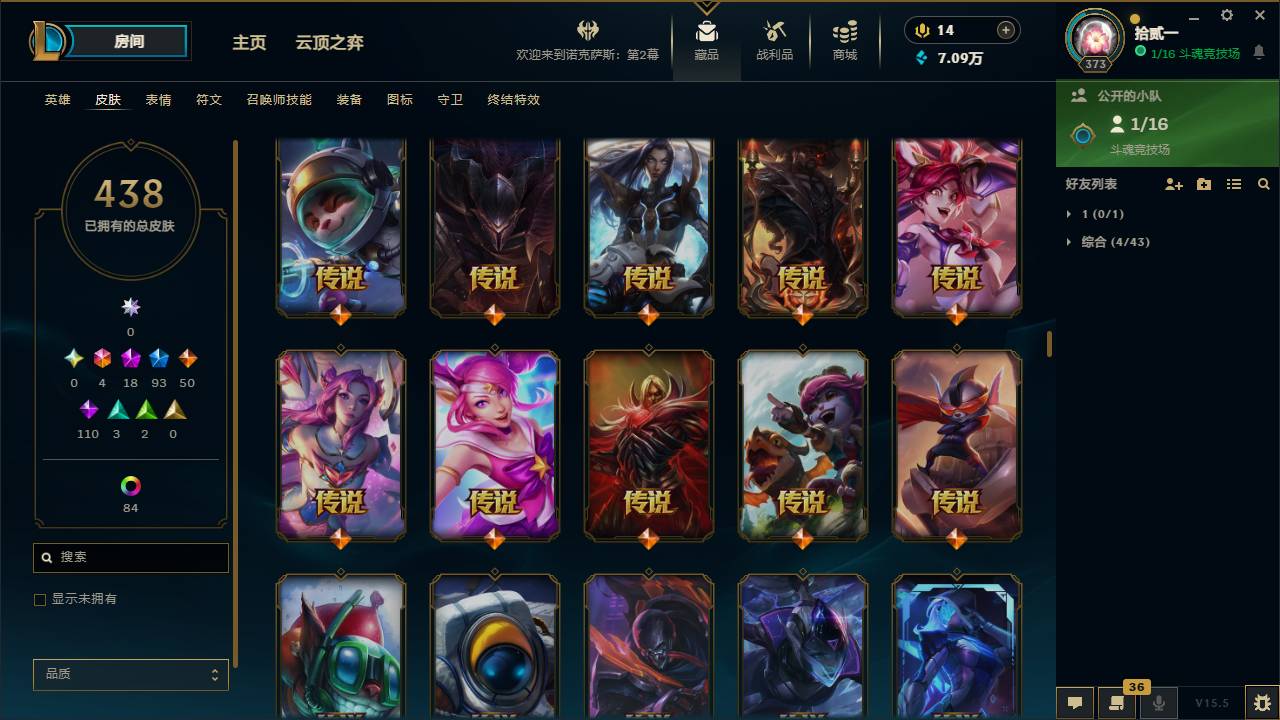Click the add friend icon above the friends list
Viewport: 1280px width, 720px height.
1174,184
